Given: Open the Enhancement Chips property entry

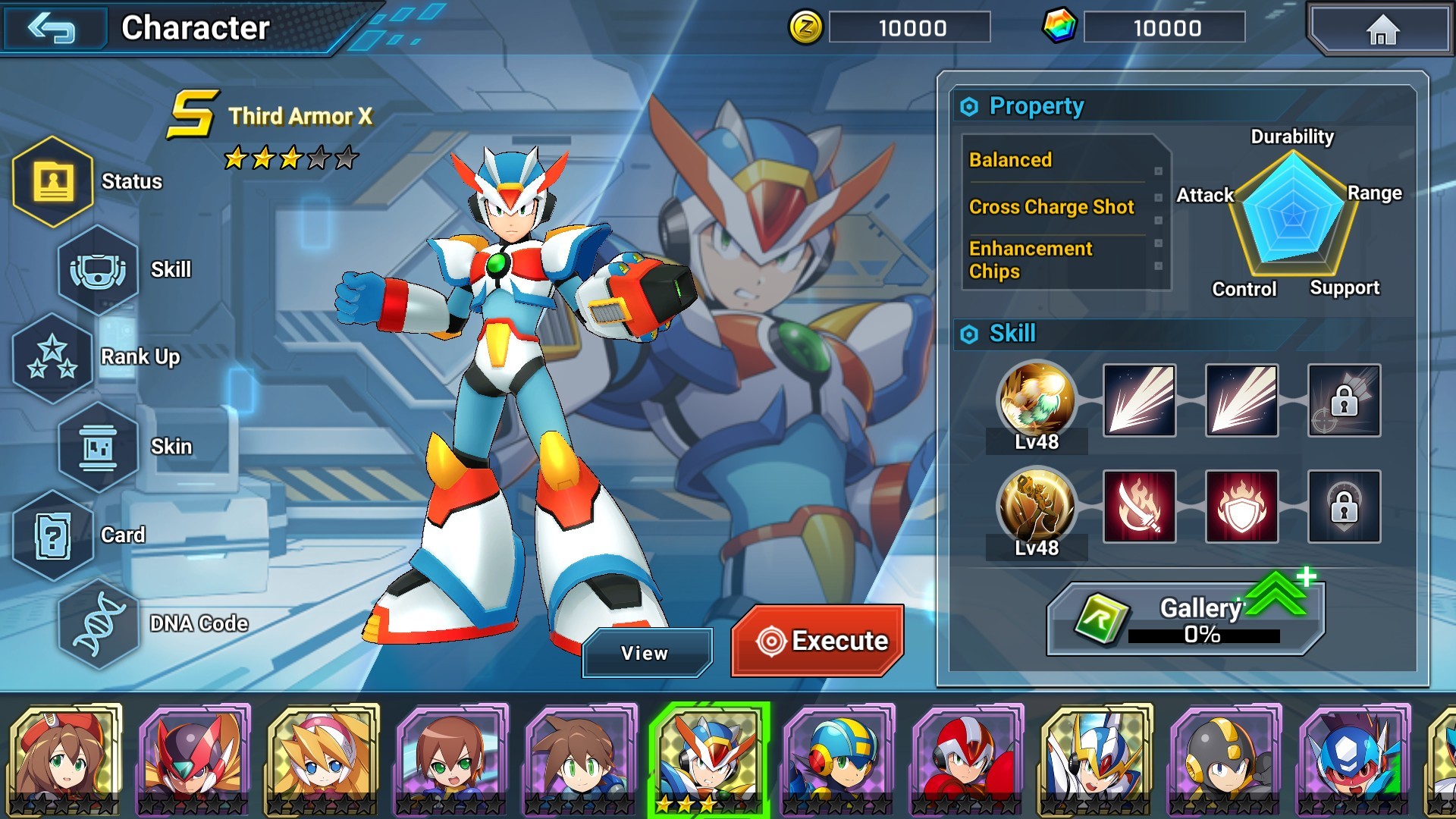Looking at the screenshot, I should (1031, 260).
